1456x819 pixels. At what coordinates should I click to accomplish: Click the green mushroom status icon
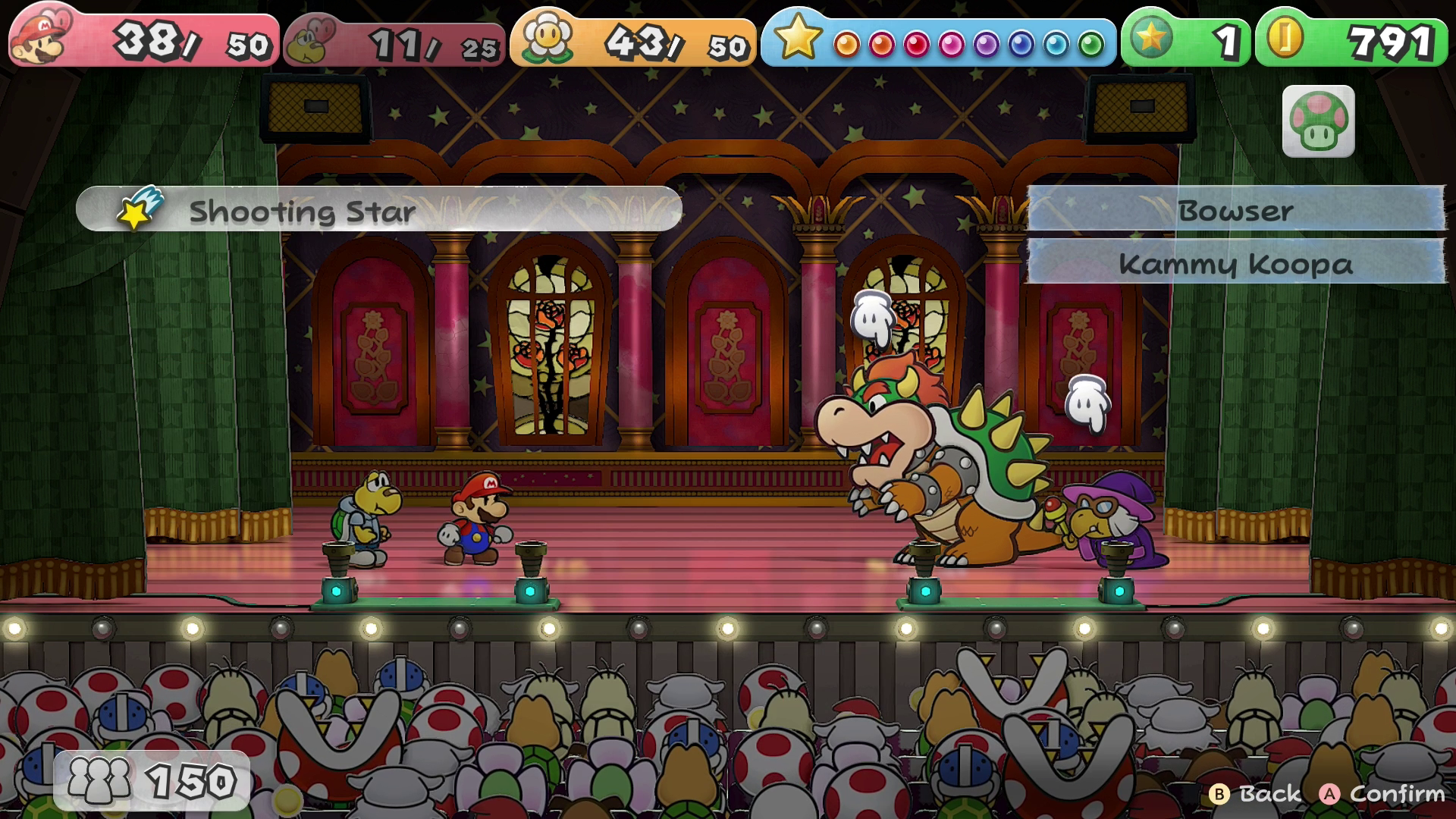(x=1318, y=121)
